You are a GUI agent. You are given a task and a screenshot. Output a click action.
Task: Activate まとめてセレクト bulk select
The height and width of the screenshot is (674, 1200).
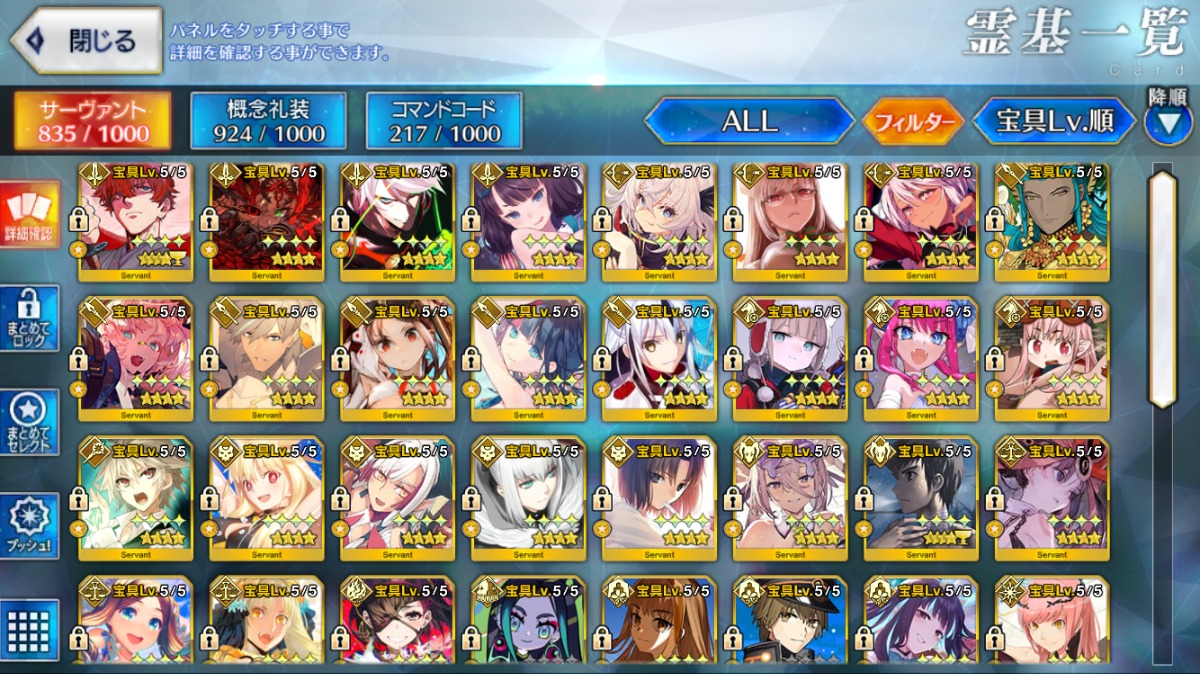point(29,422)
